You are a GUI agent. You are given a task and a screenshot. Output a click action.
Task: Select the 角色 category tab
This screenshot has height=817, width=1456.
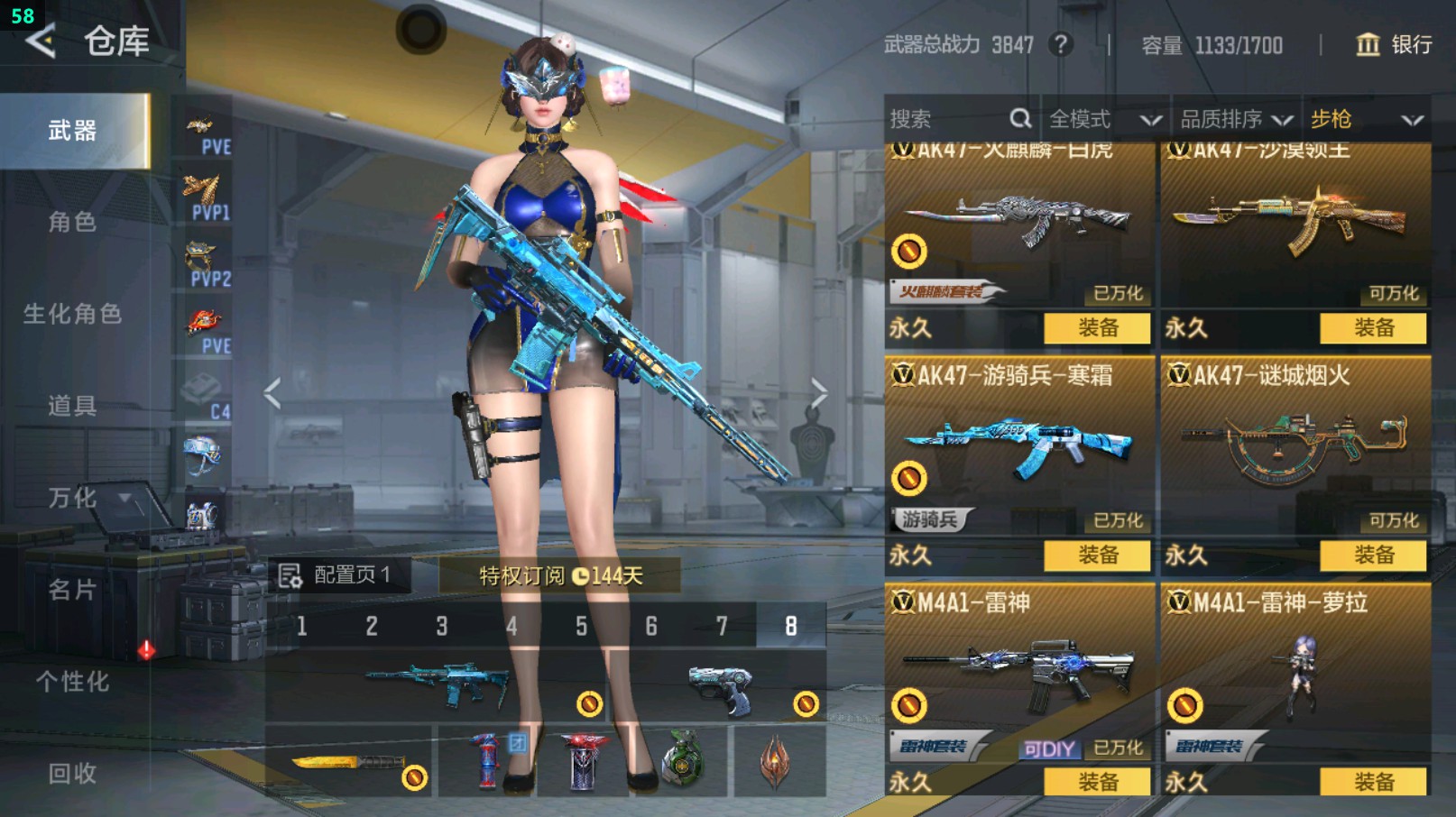point(72,222)
